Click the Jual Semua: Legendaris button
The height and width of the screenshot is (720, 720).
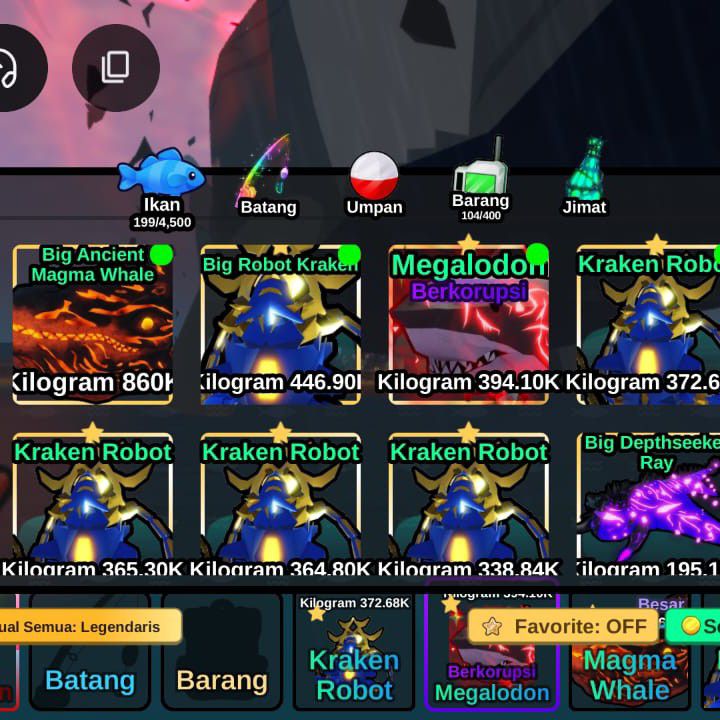point(90,627)
